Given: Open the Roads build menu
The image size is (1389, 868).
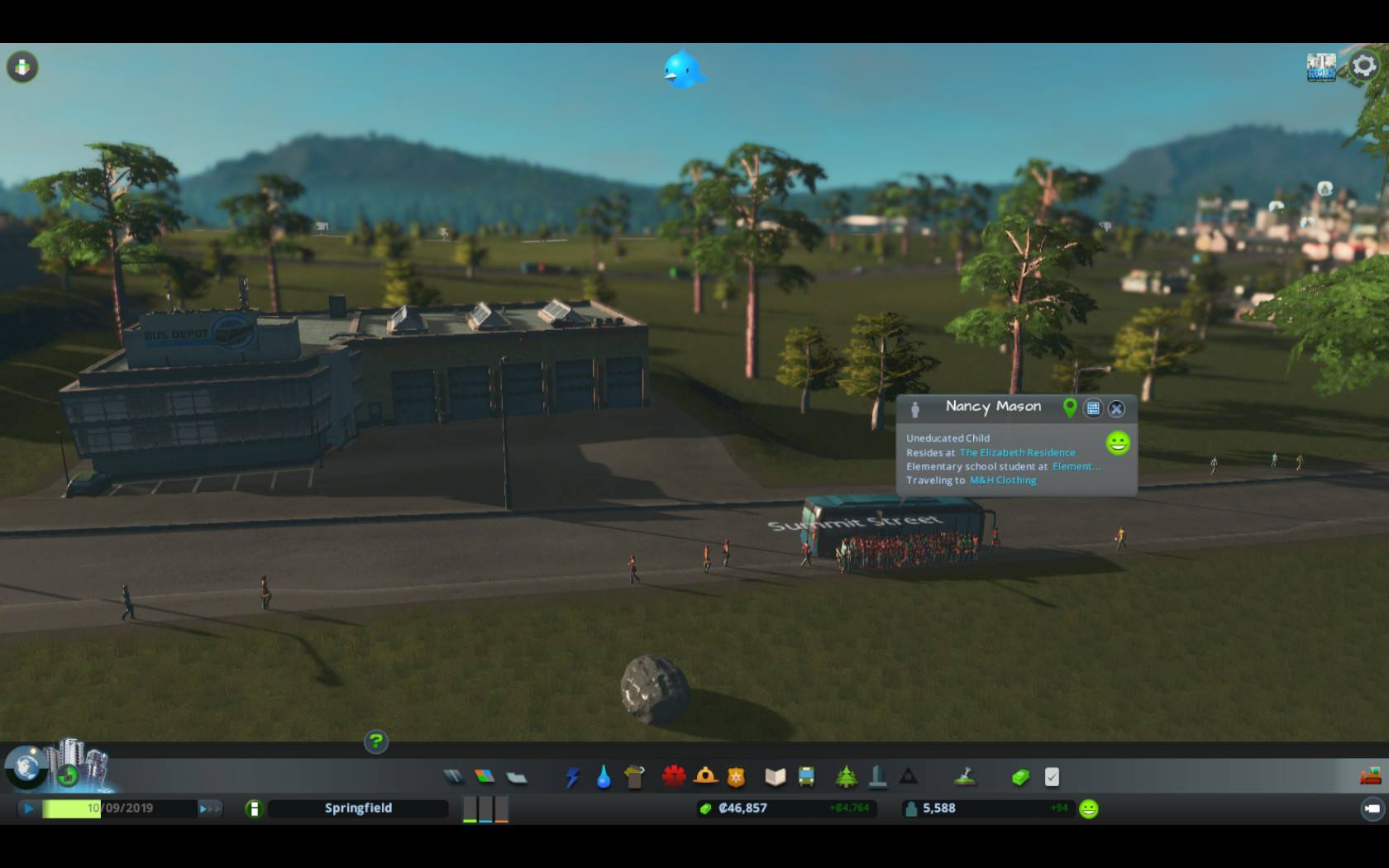Looking at the screenshot, I should point(452,776).
